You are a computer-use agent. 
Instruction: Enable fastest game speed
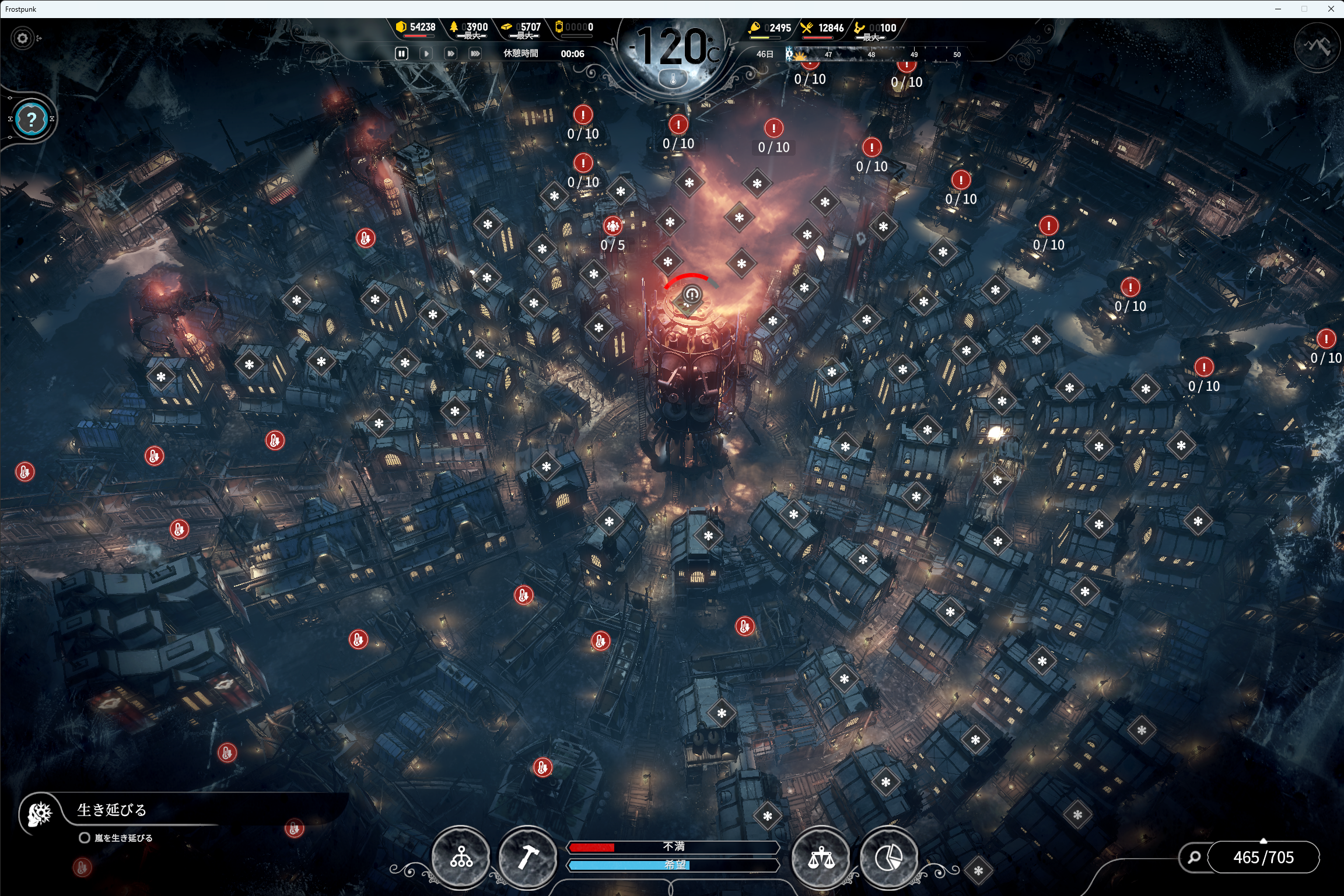(x=475, y=53)
